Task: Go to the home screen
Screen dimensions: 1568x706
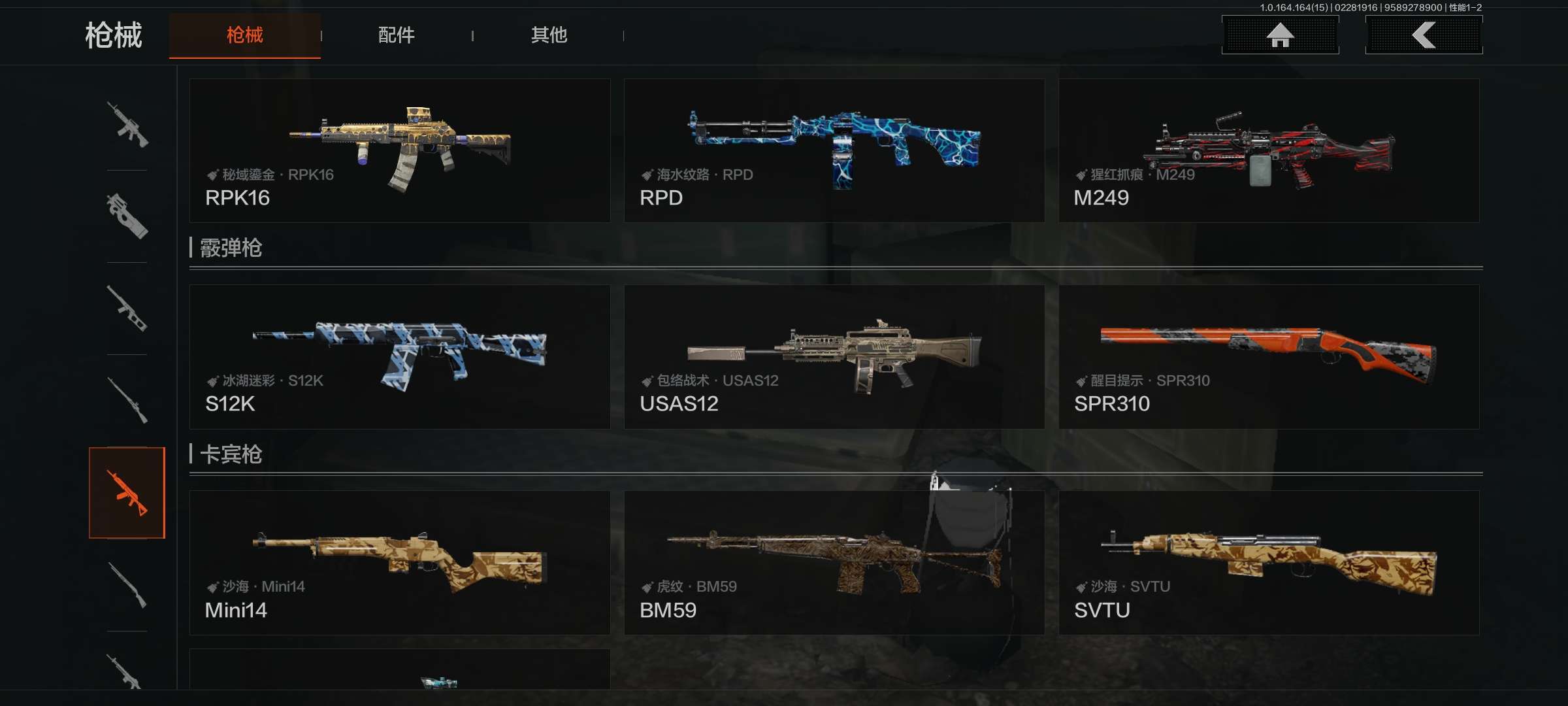Action: (x=1280, y=35)
